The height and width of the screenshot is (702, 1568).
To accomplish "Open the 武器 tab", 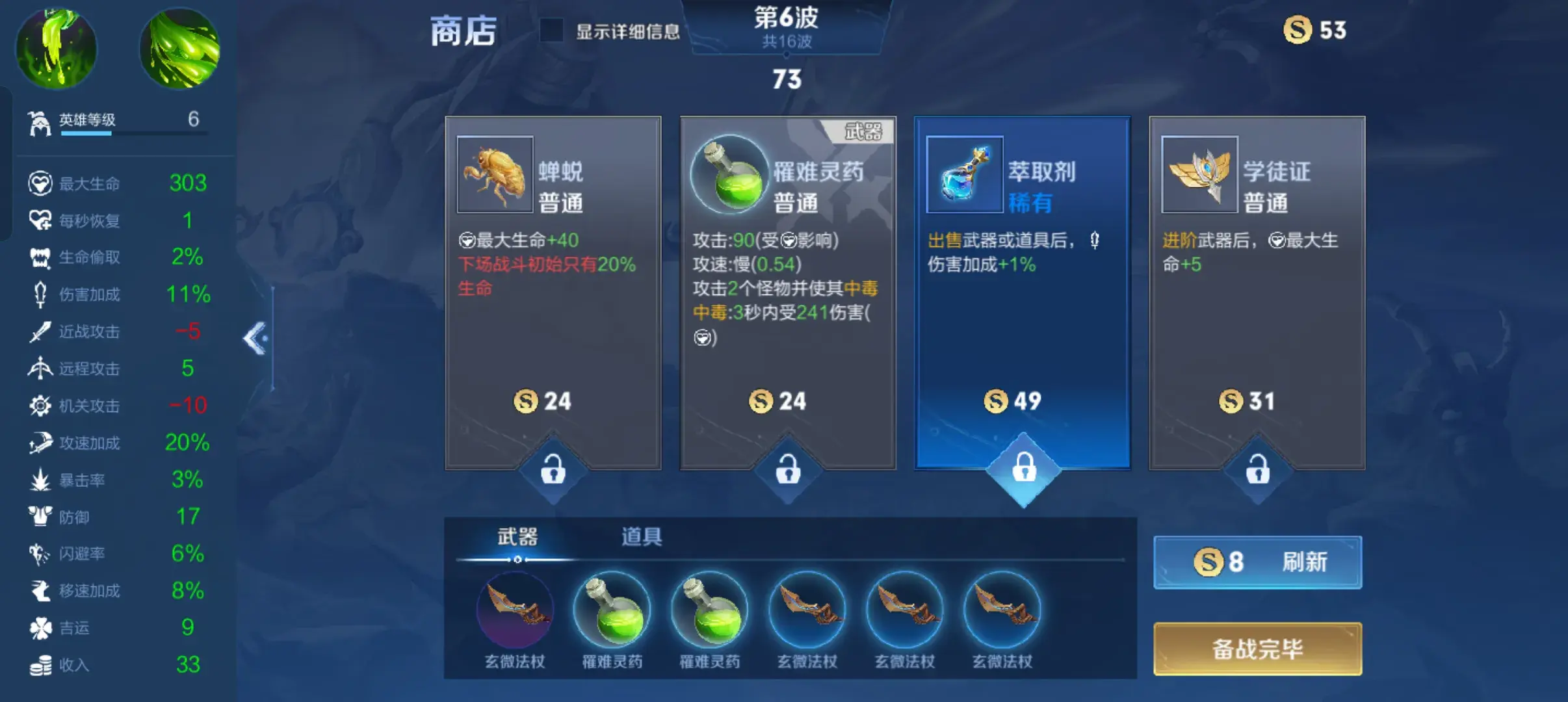I will (x=517, y=537).
